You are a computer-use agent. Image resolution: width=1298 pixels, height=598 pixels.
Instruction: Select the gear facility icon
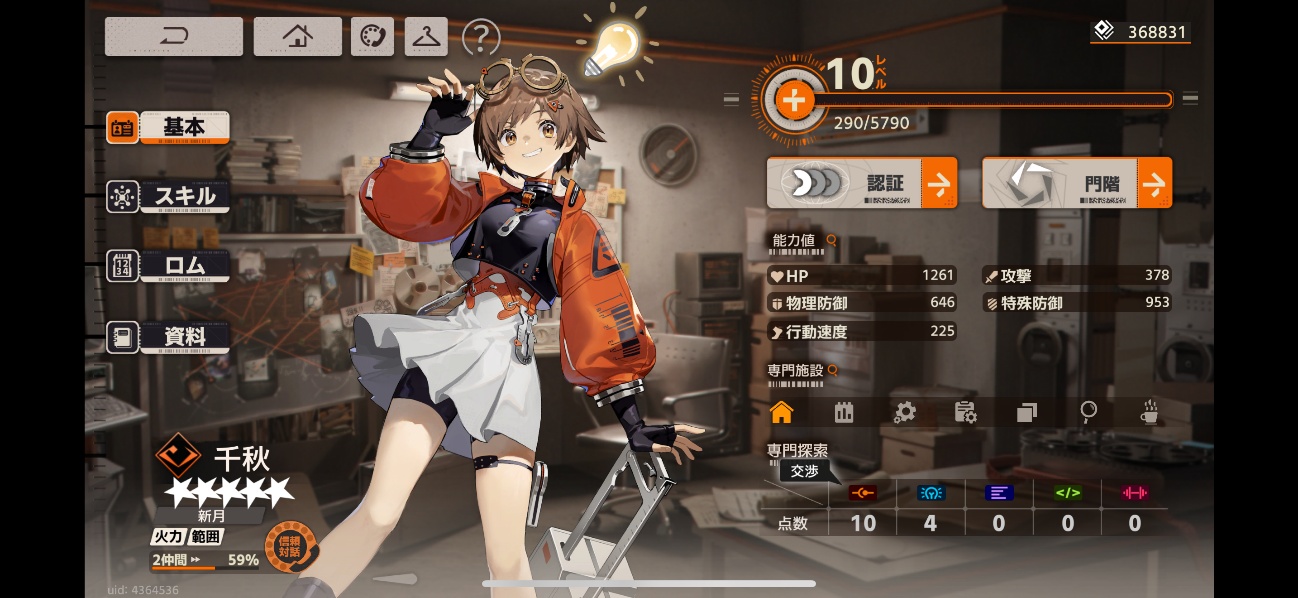tap(904, 412)
